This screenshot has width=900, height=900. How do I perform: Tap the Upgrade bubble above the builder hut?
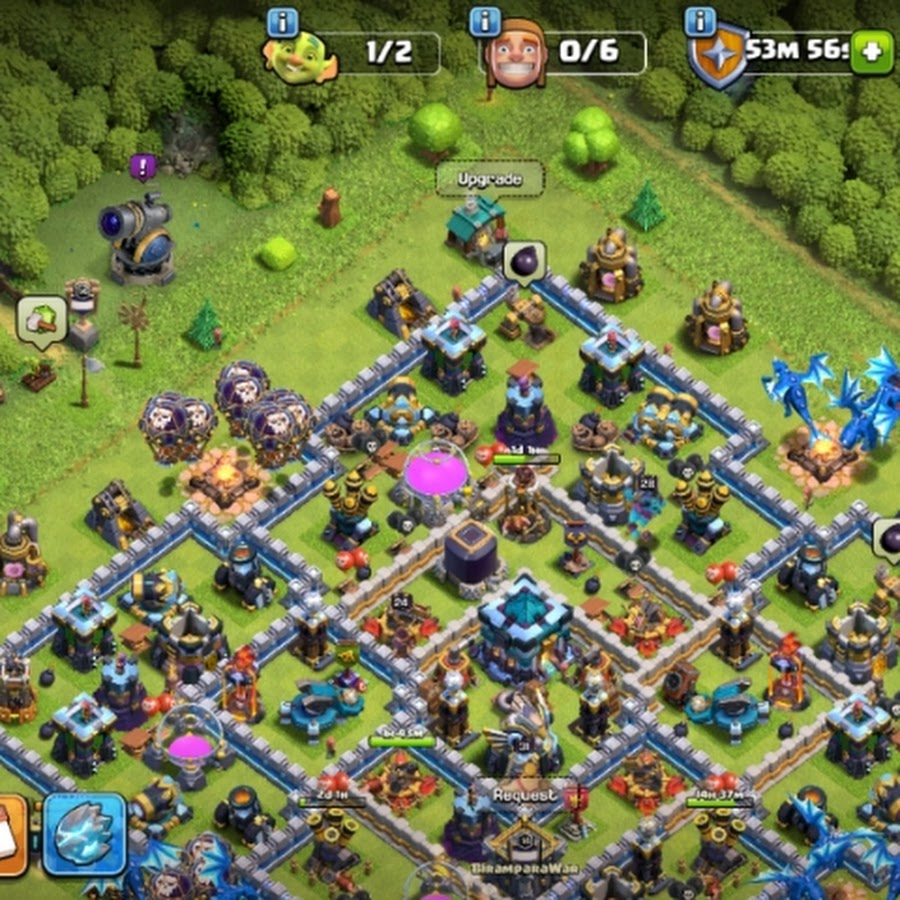click(490, 179)
